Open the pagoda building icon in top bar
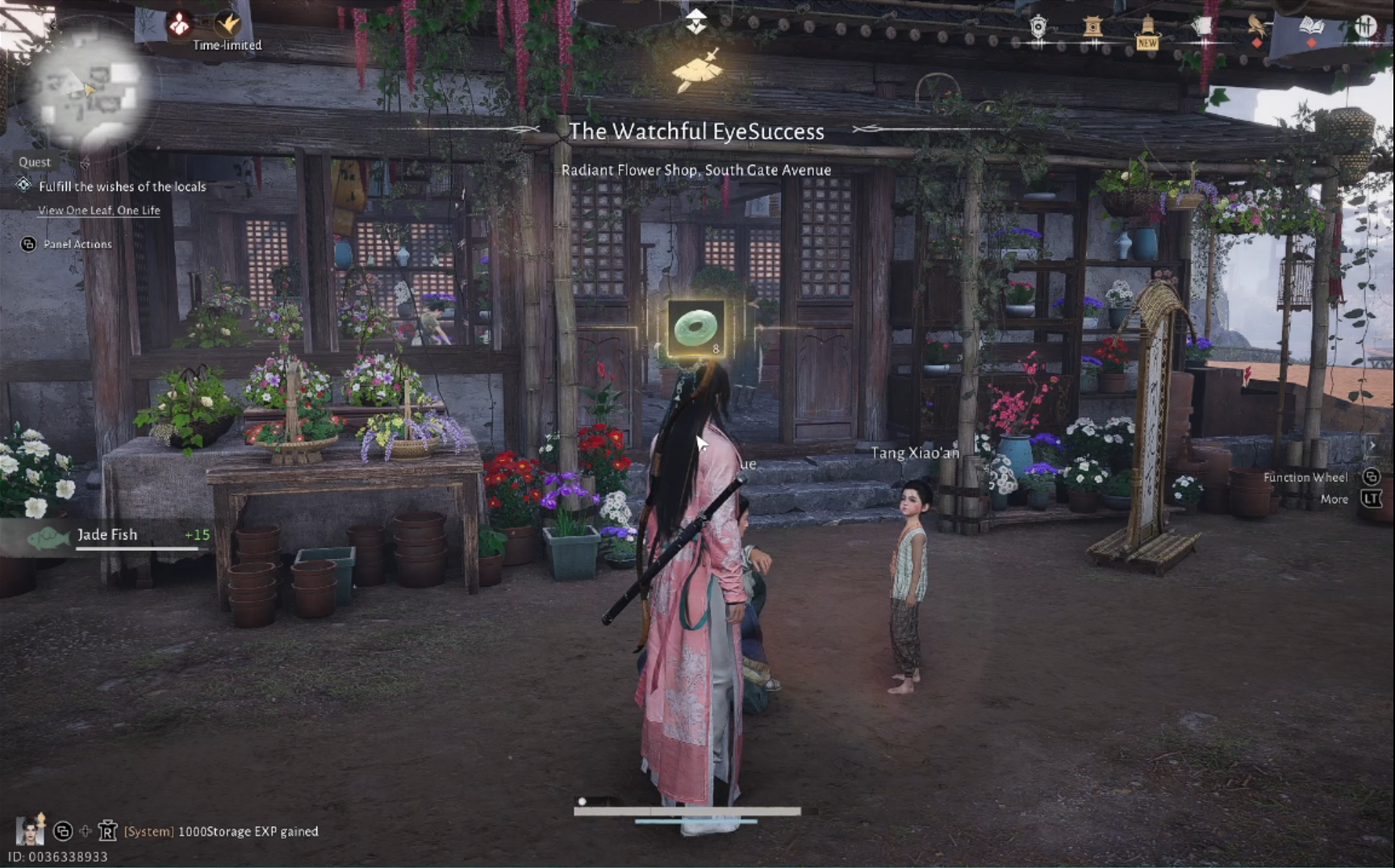The image size is (1395, 868). click(1093, 25)
